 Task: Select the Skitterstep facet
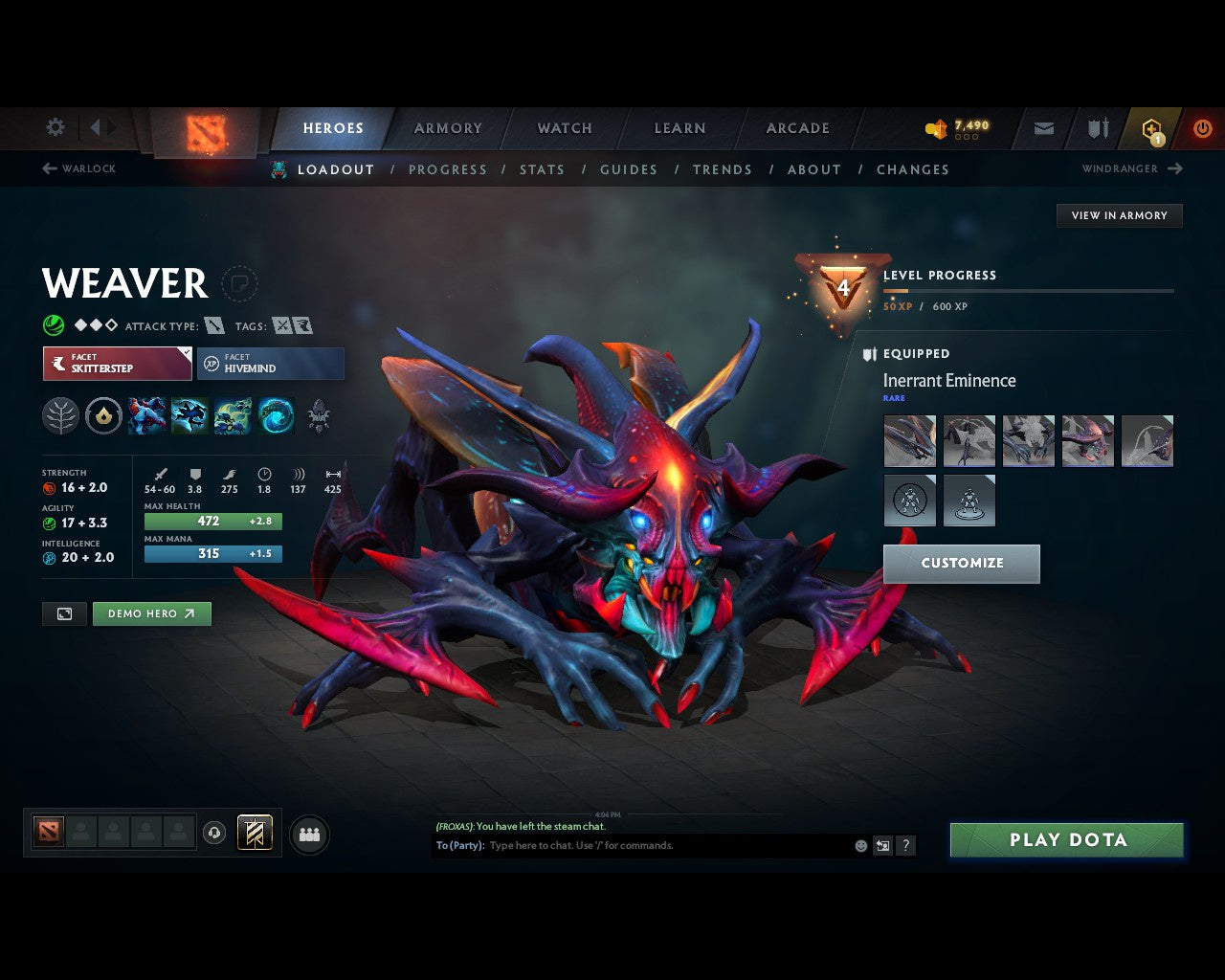(x=117, y=364)
